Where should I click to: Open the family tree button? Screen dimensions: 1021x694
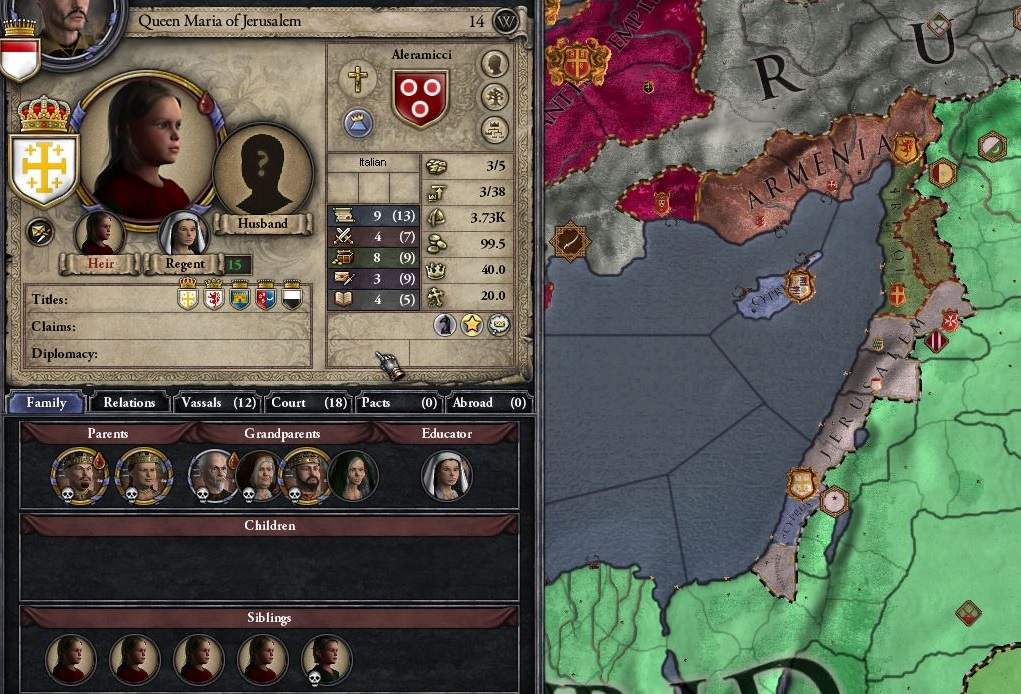tap(494, 96)
